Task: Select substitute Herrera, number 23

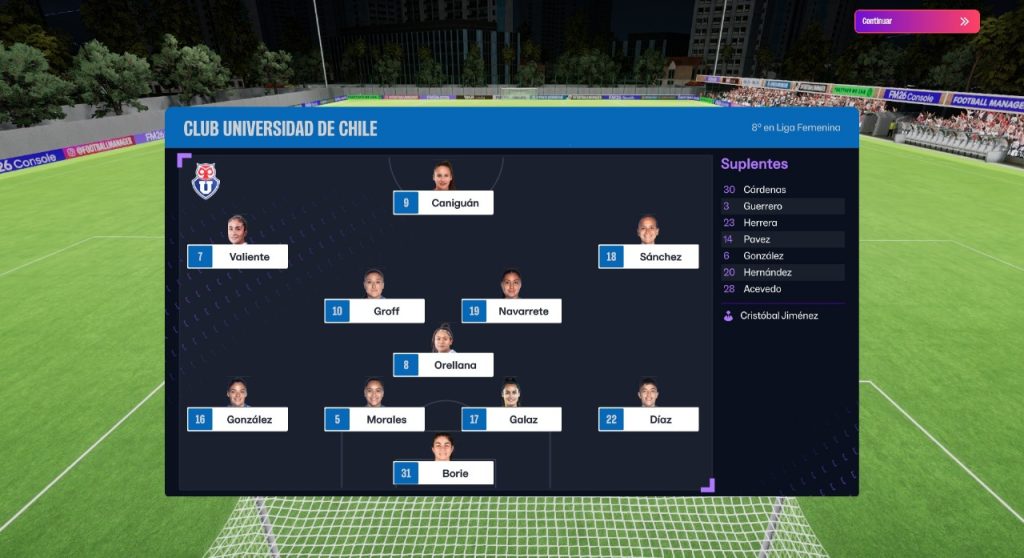Action: [x=760, y=223]
